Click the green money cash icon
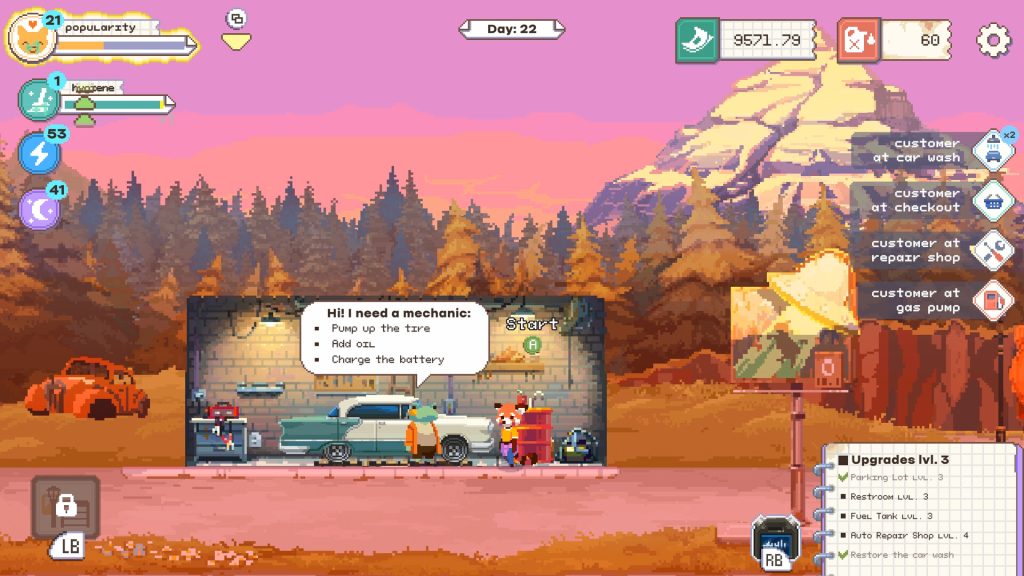Screen dimensions: 1024x576 (x=697, y=40)
